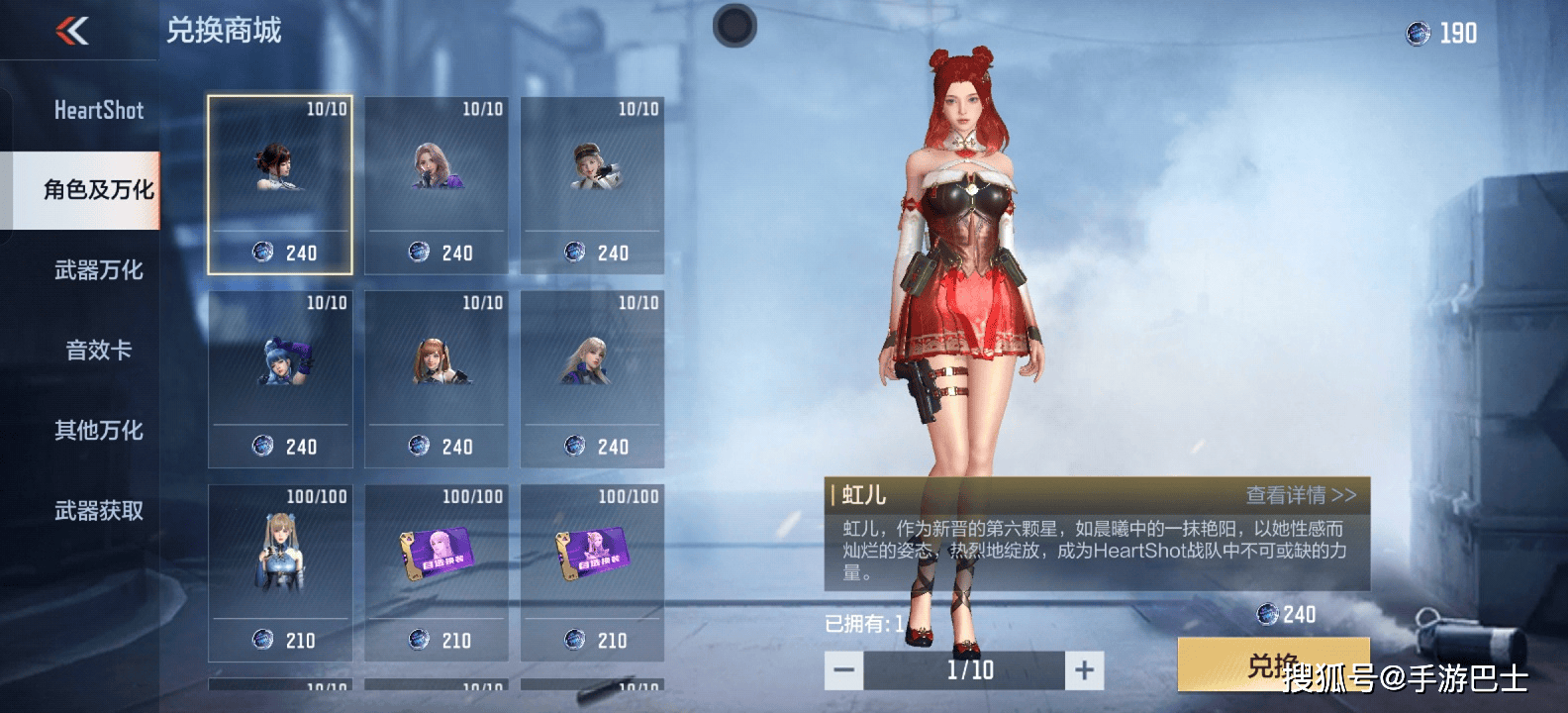Choose the 武器获取 tab
The height and width of the screenshot is (713, 1568).
(x=98, y=511)
